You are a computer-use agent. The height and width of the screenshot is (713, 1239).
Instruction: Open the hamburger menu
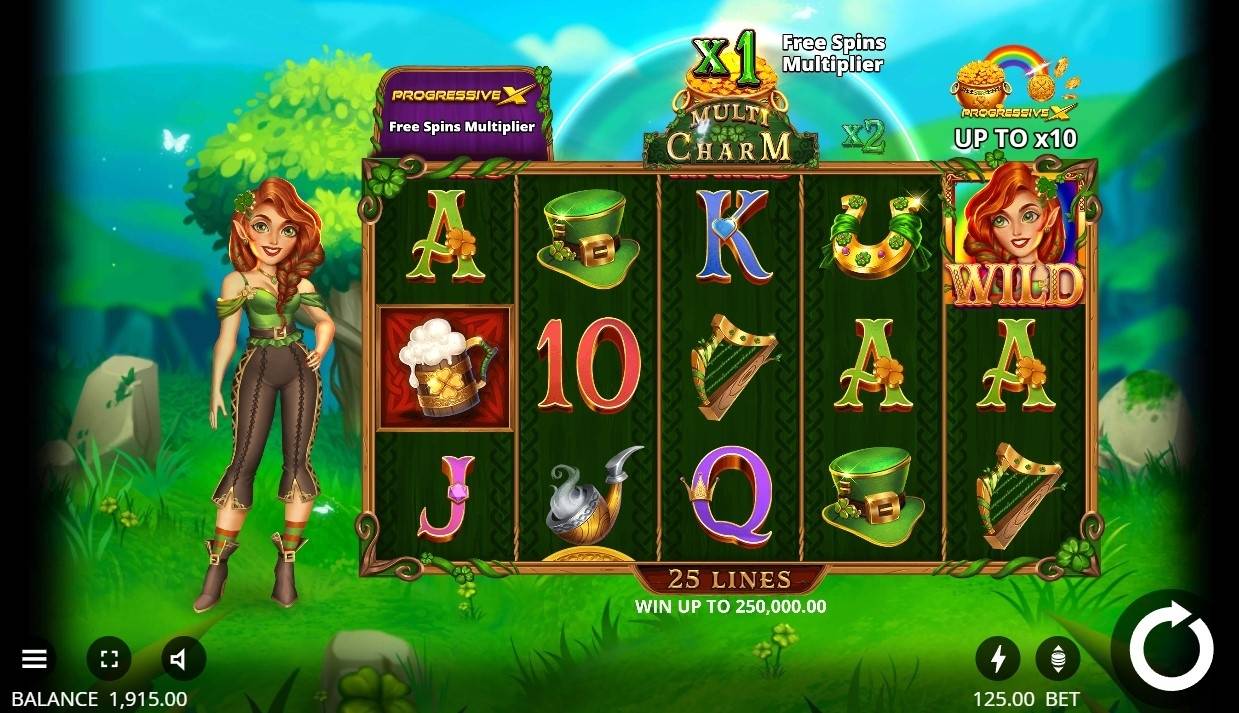[35, 659]
